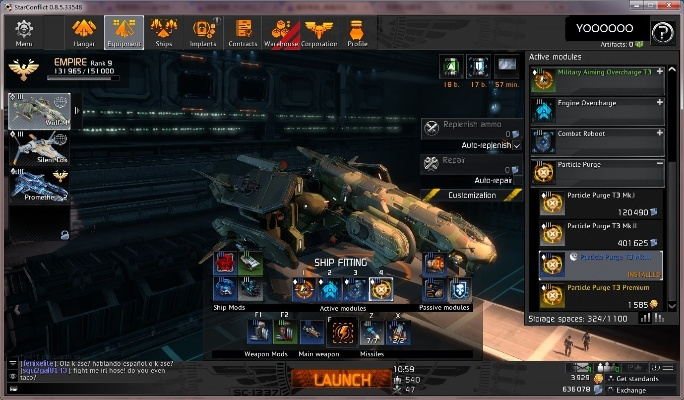Switch to the Hangar tab
Viewport: 684px width, 400px height.
coord(84,32)
